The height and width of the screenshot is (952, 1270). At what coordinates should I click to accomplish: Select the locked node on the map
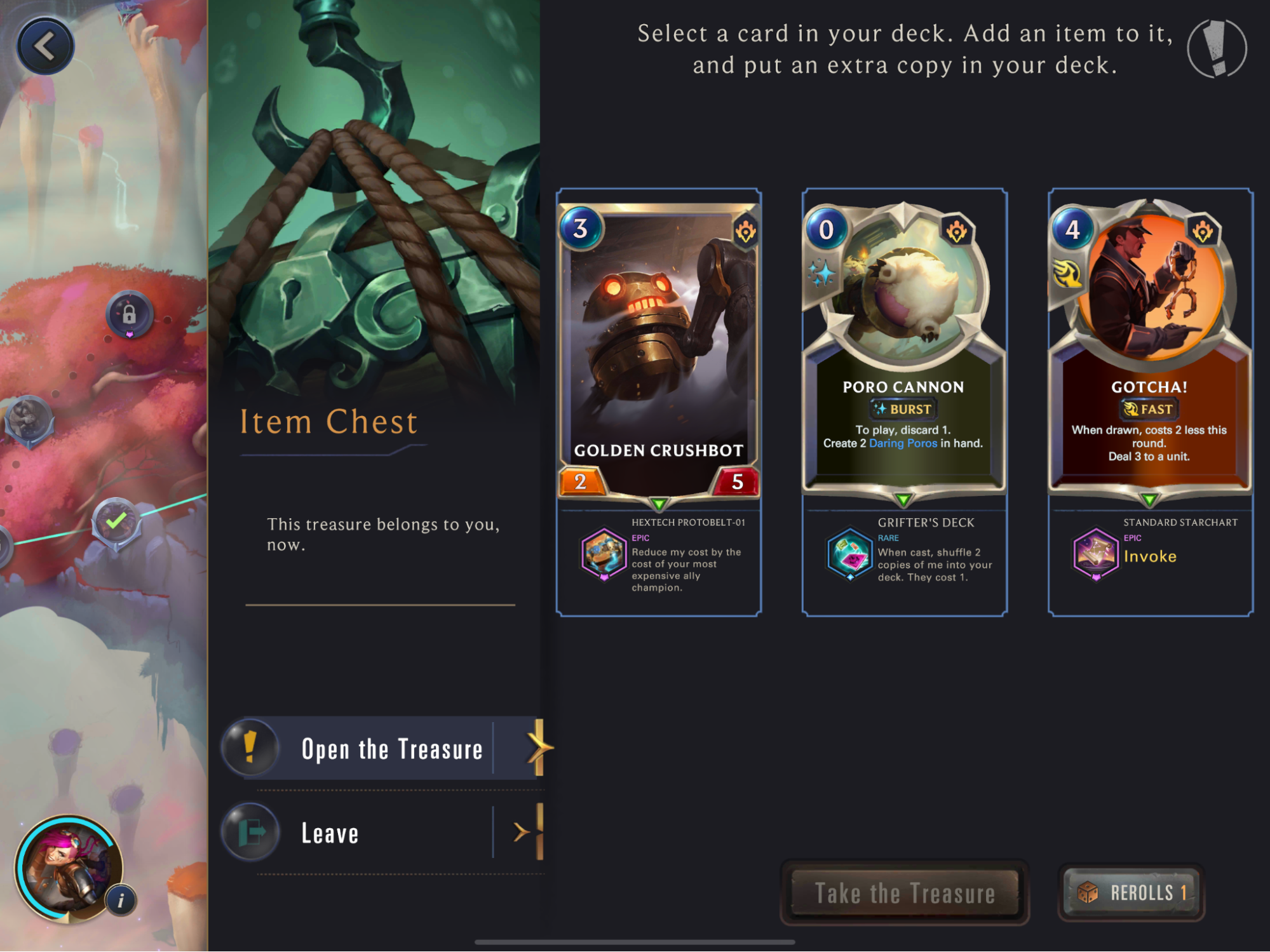pyautogui.click(x=130, y=314)
